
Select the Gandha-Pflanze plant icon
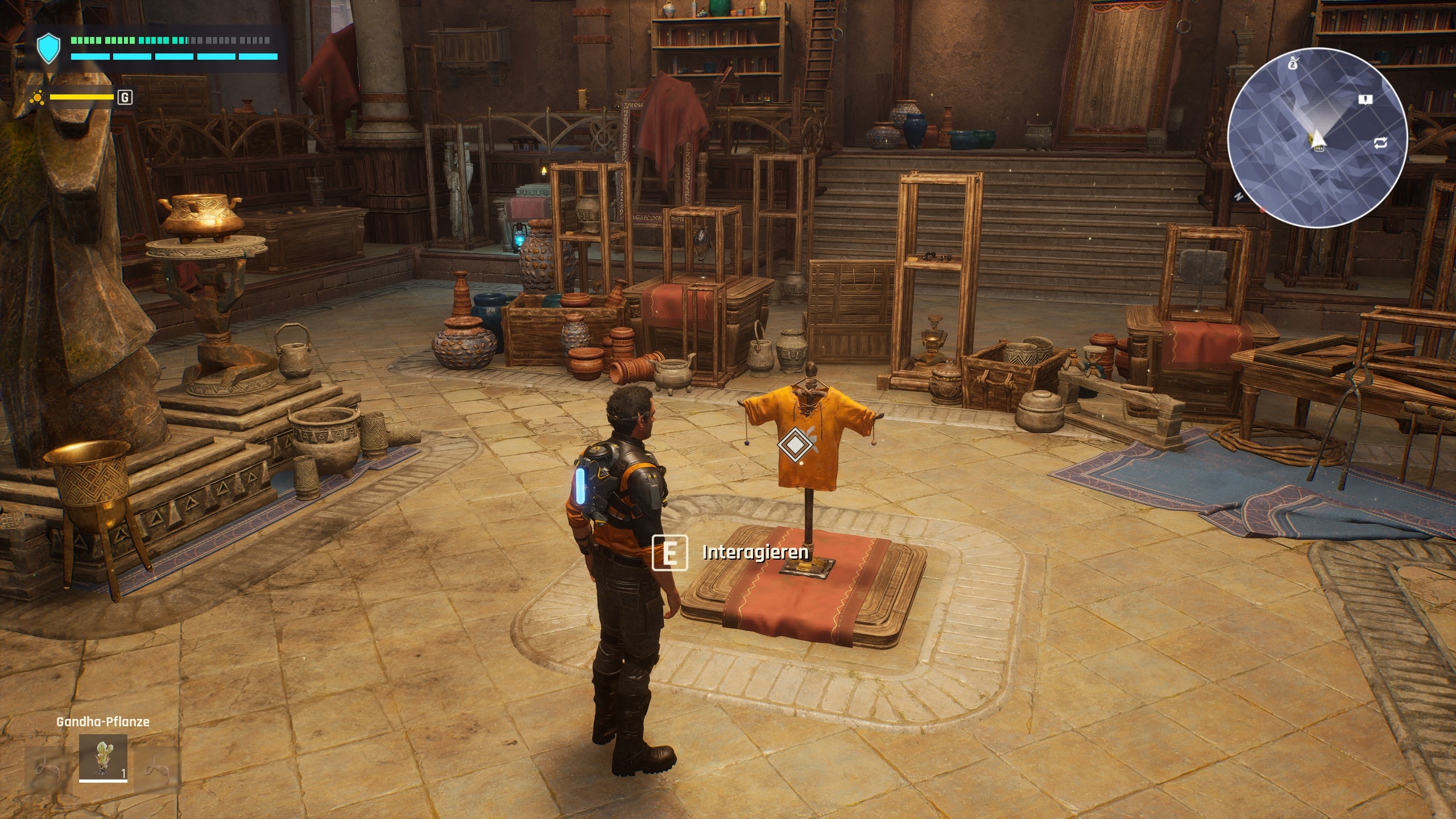pyautogui.click(x=103, y=759)
